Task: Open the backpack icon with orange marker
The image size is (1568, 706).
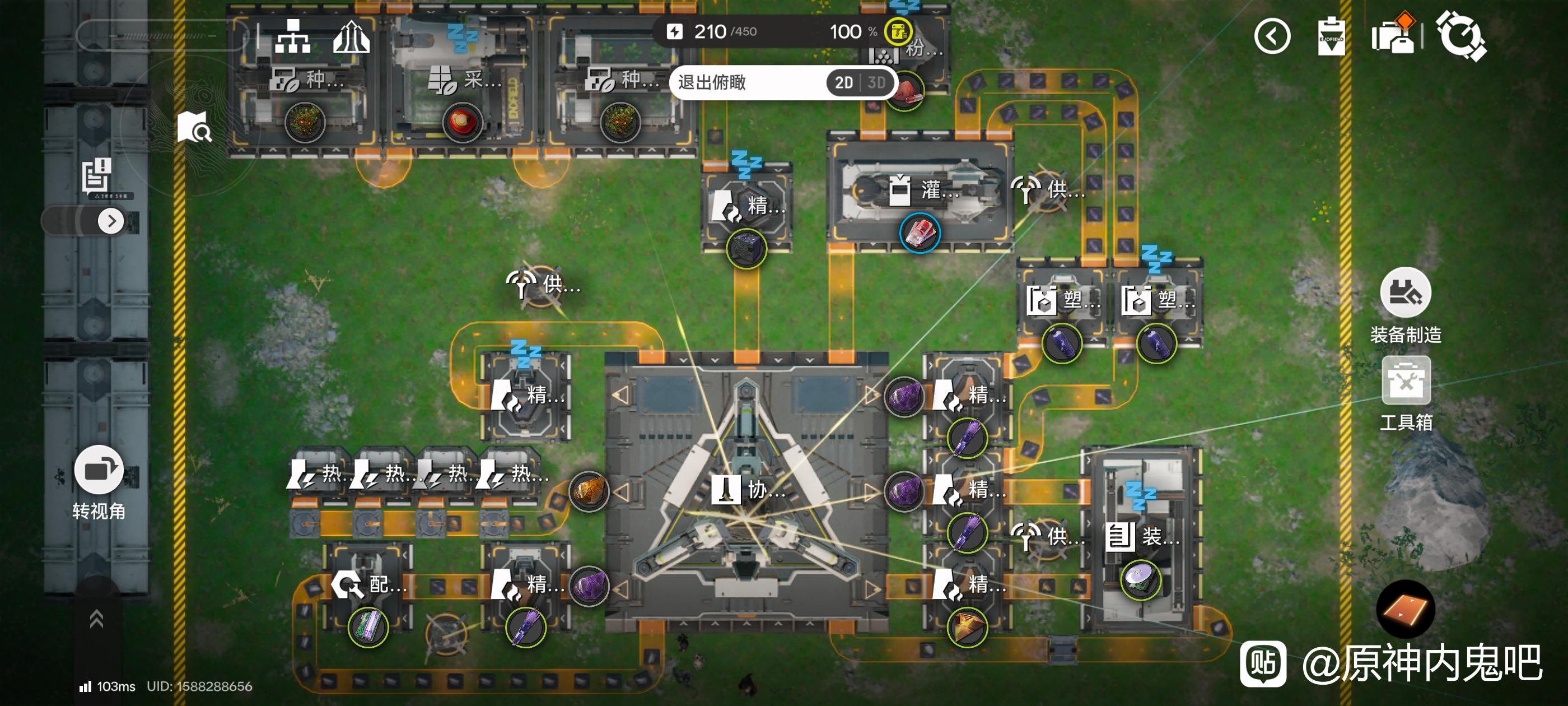Action: 1393,35
